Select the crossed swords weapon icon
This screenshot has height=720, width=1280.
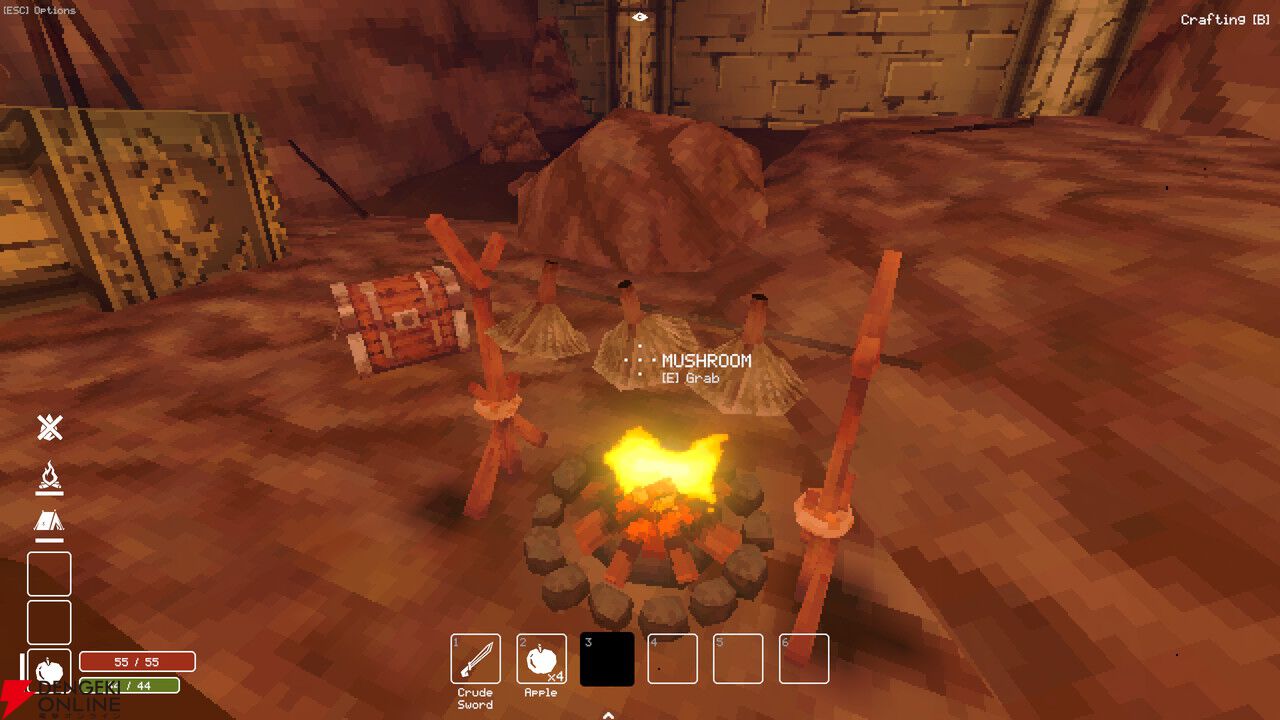(x=48, y=428)
